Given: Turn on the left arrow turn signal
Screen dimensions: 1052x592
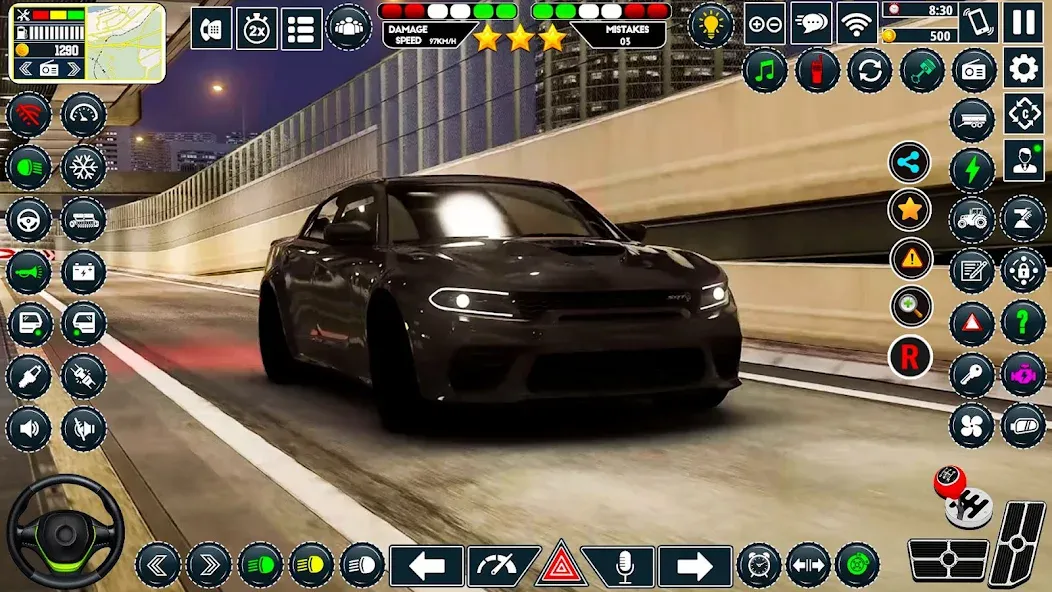Looking at the screenshot, I should [x=426, y=566].
